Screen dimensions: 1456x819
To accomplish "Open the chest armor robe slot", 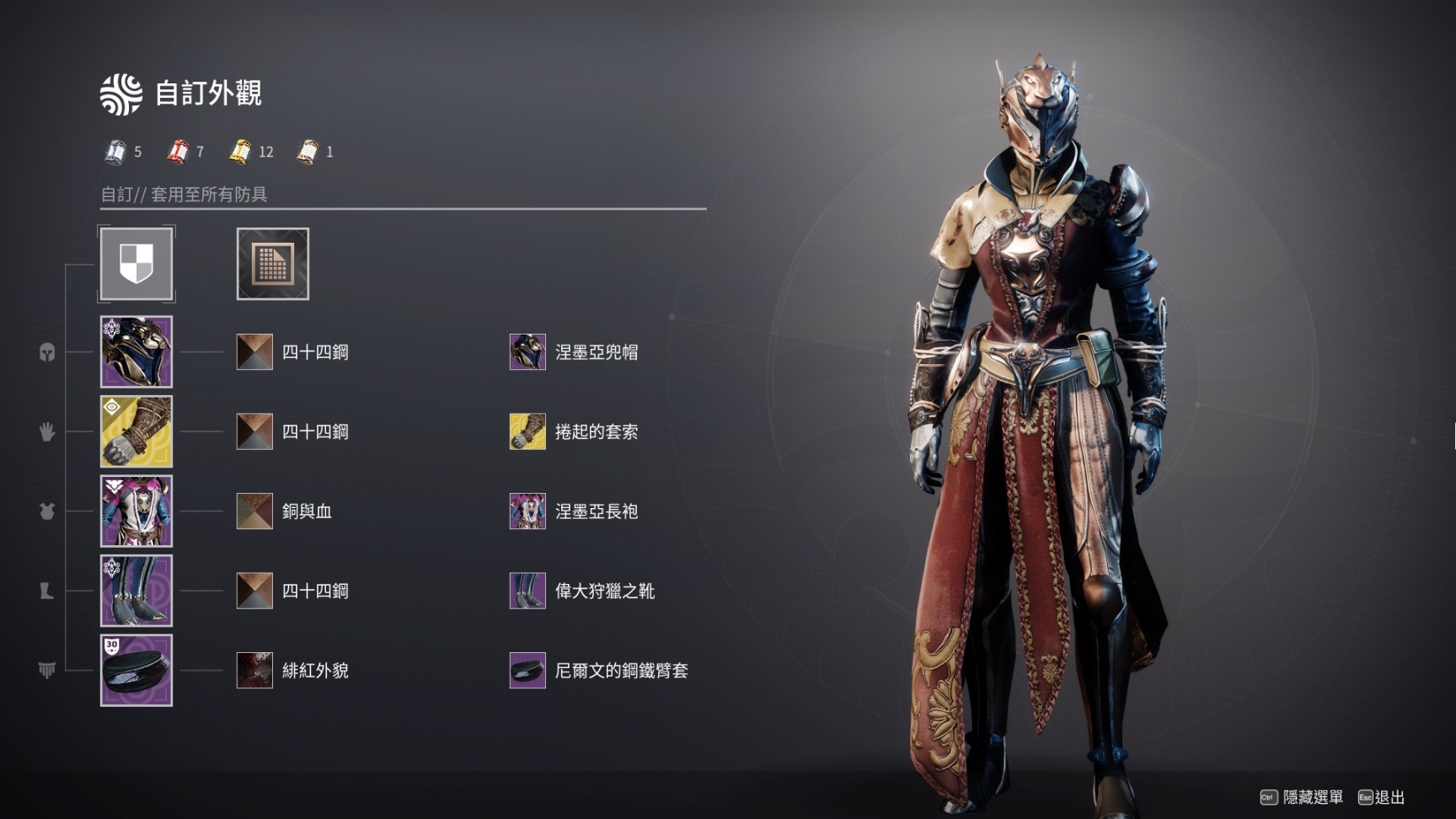I will [136, 511].
